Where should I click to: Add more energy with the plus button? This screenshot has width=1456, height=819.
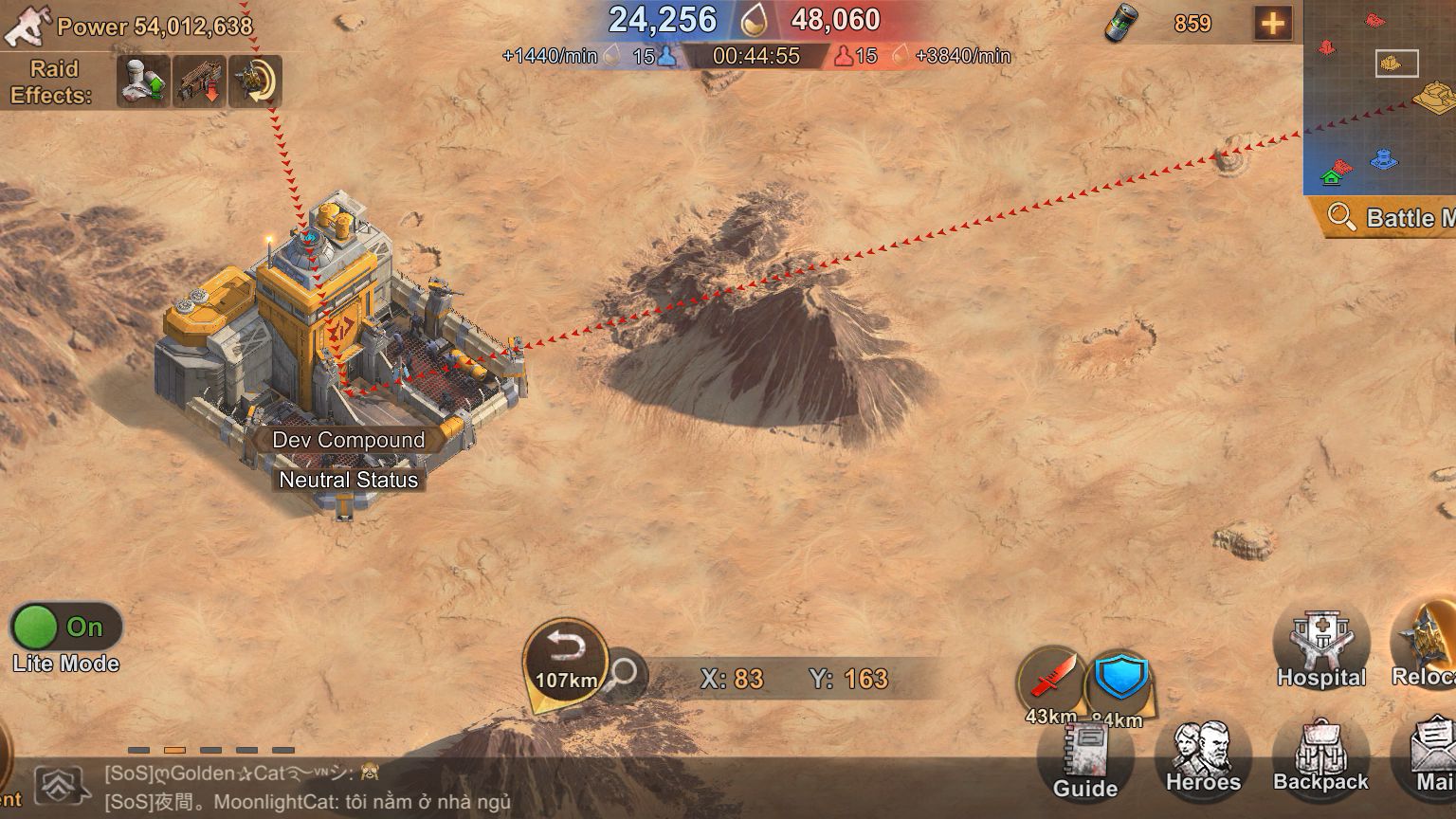click(x=1272, y=24)
